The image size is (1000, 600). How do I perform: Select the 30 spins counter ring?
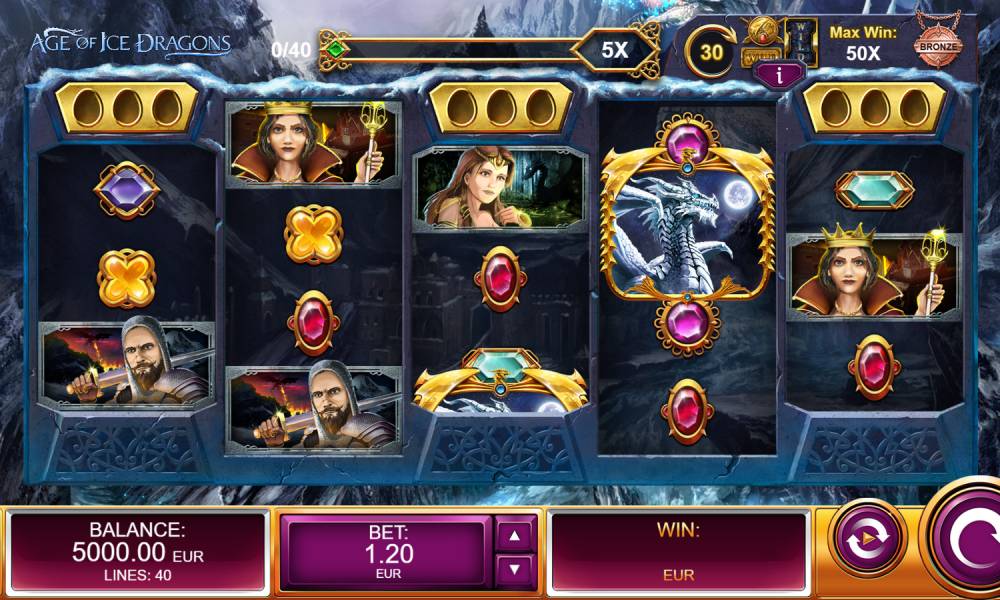click(x=711, y=51)
